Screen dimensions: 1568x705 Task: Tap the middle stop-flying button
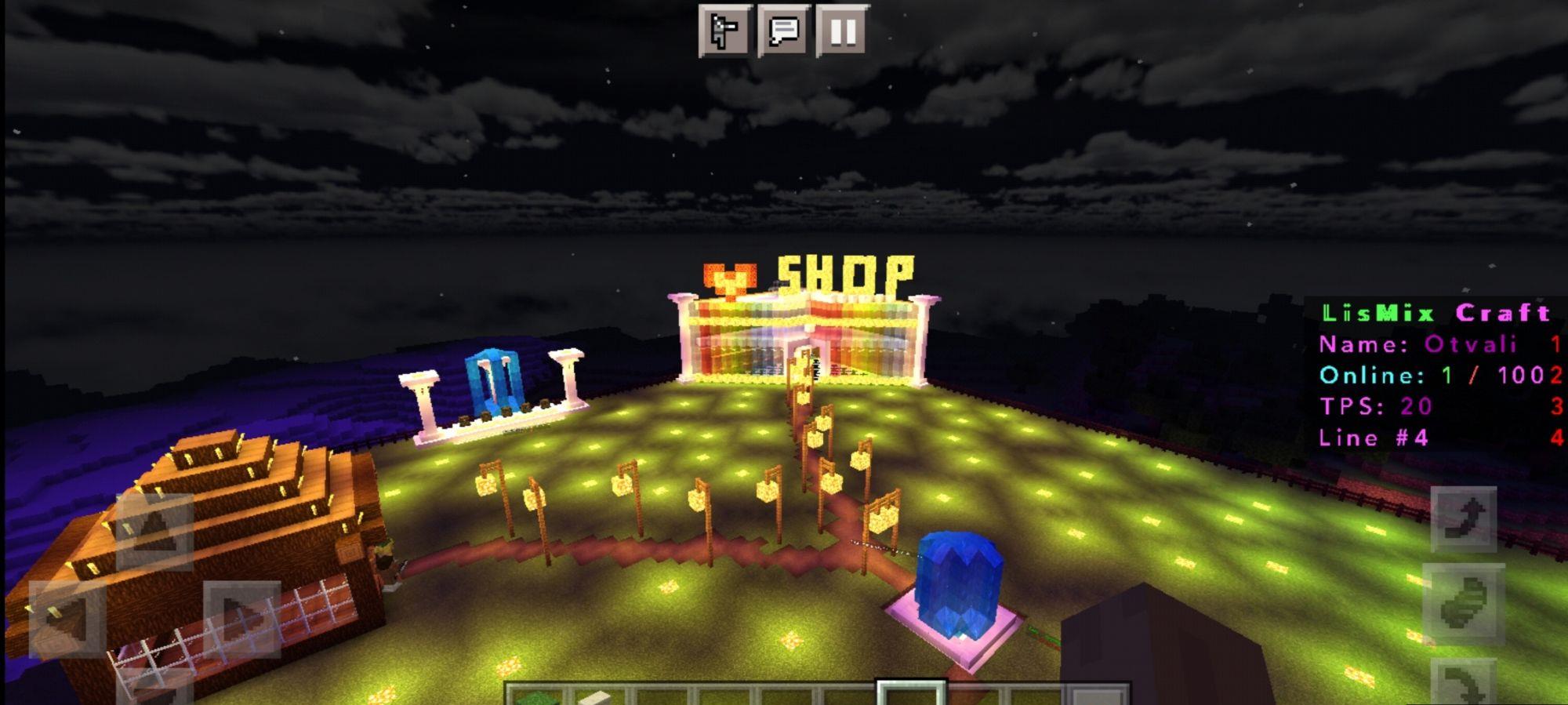point(1464,604)
